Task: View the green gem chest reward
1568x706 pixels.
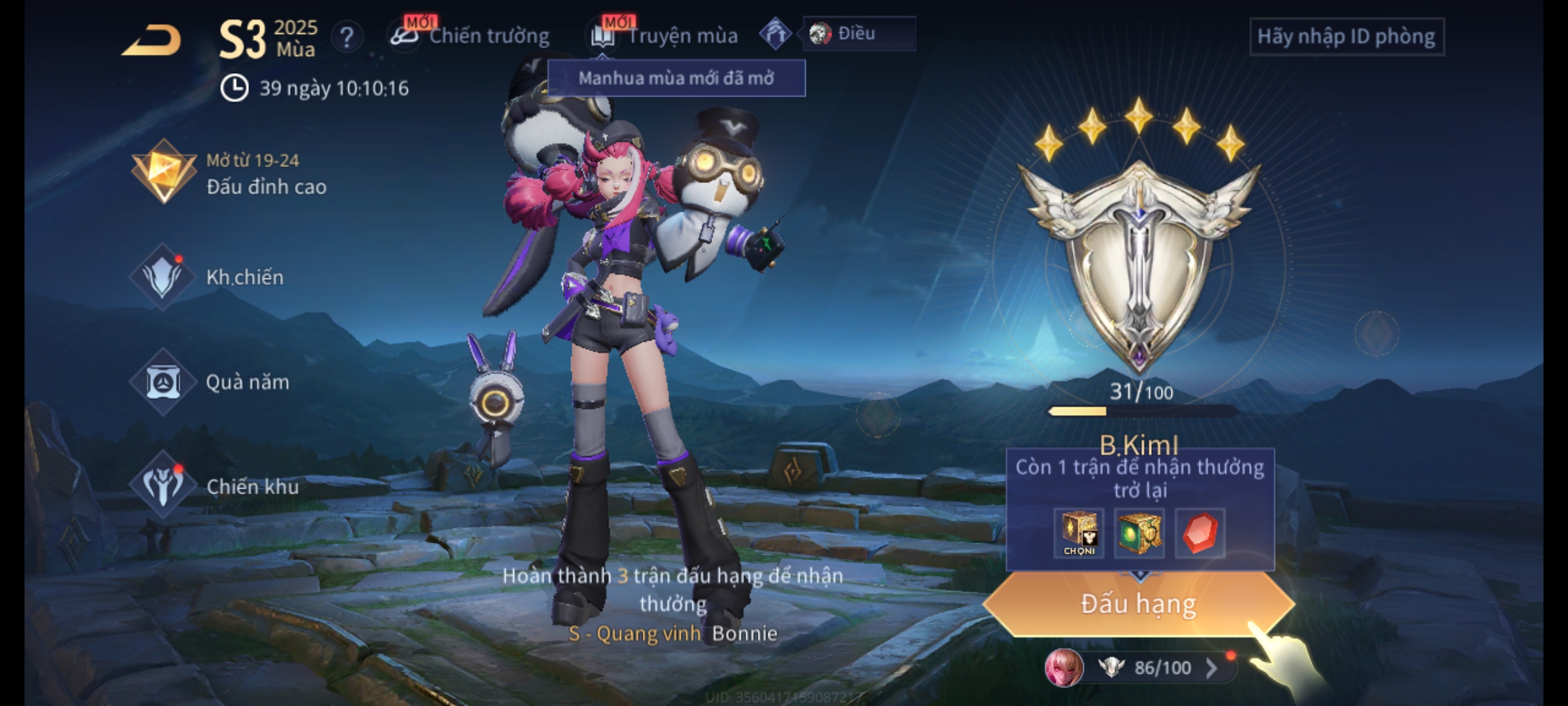Action: [x=1139, y=533]
